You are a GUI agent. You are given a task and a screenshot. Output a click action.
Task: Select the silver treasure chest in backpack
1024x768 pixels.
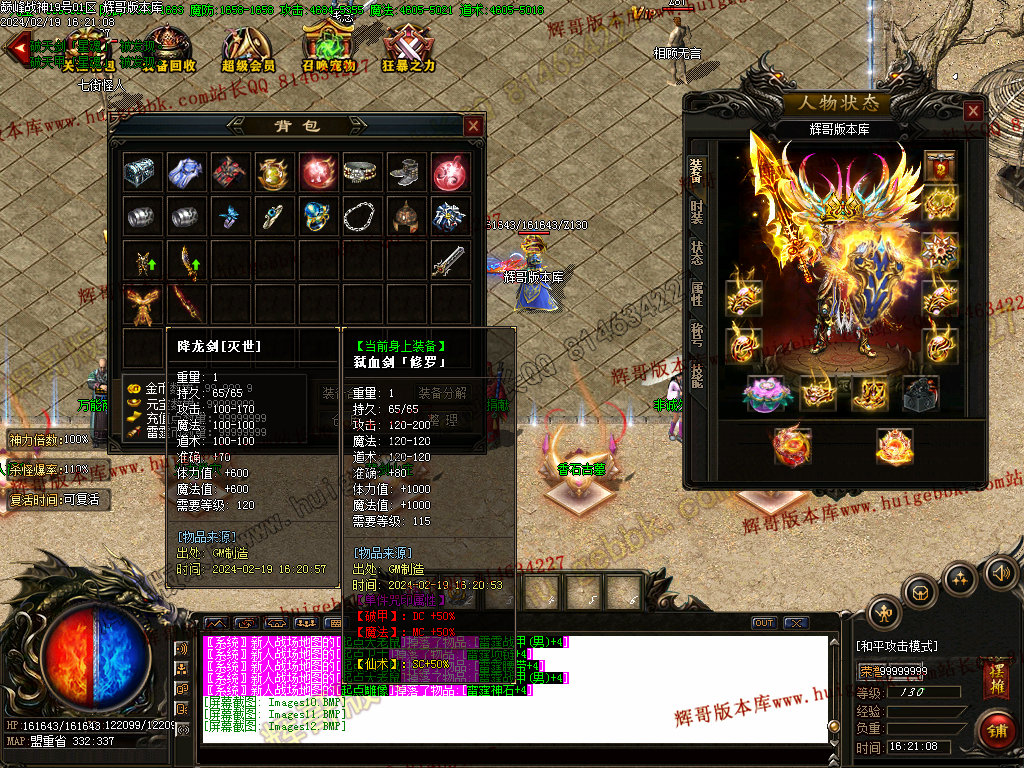point(140,172)
